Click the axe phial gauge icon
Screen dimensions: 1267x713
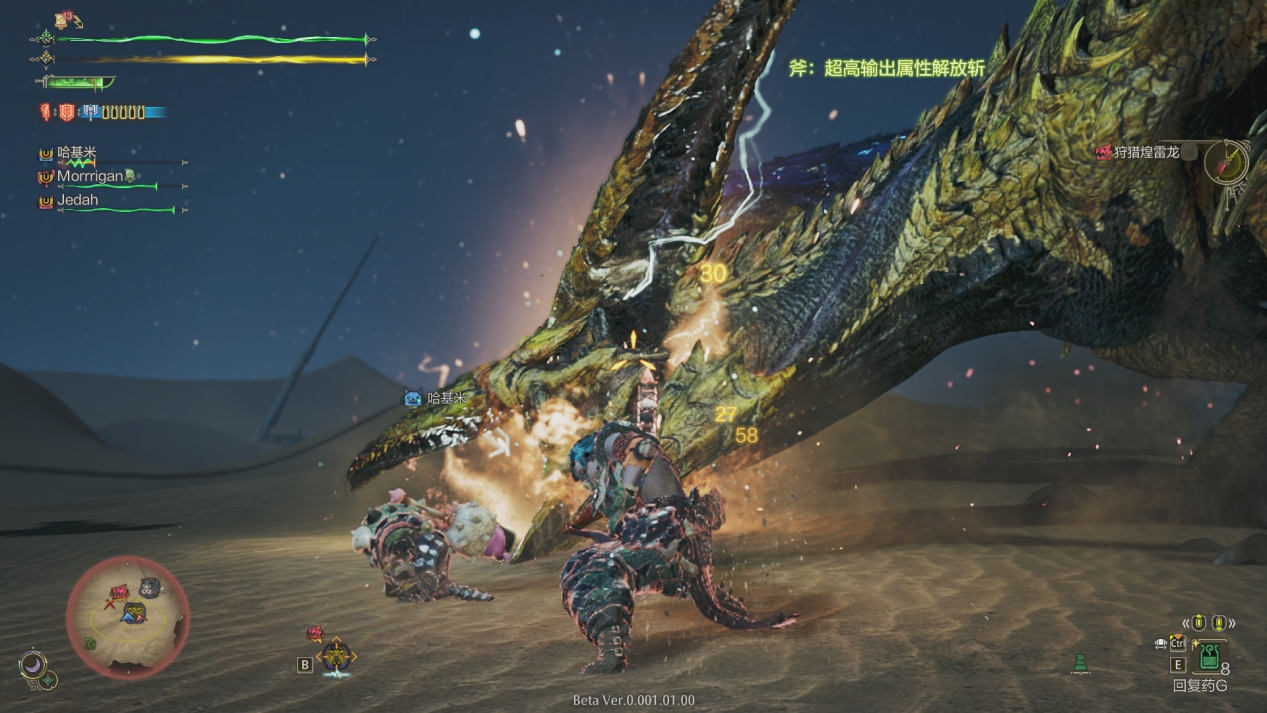pos(90,113)
